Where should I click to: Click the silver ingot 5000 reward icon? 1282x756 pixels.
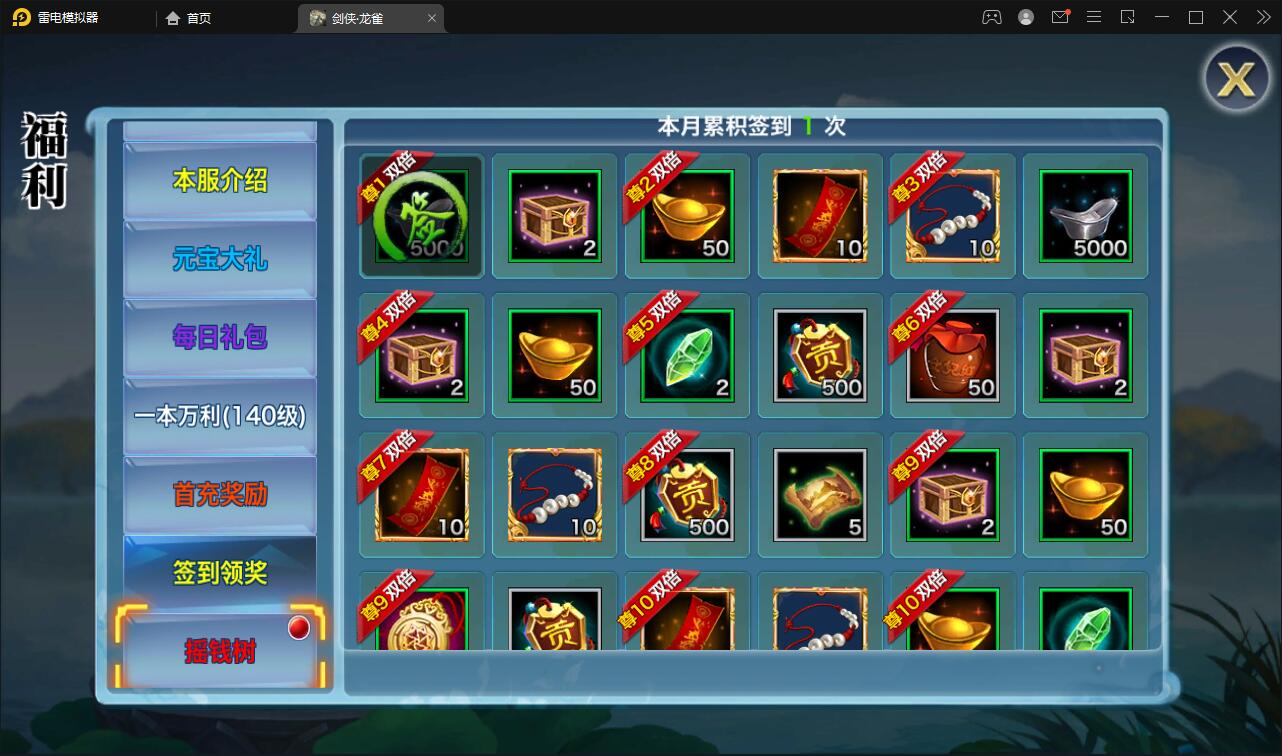[x=1085, y=215]
